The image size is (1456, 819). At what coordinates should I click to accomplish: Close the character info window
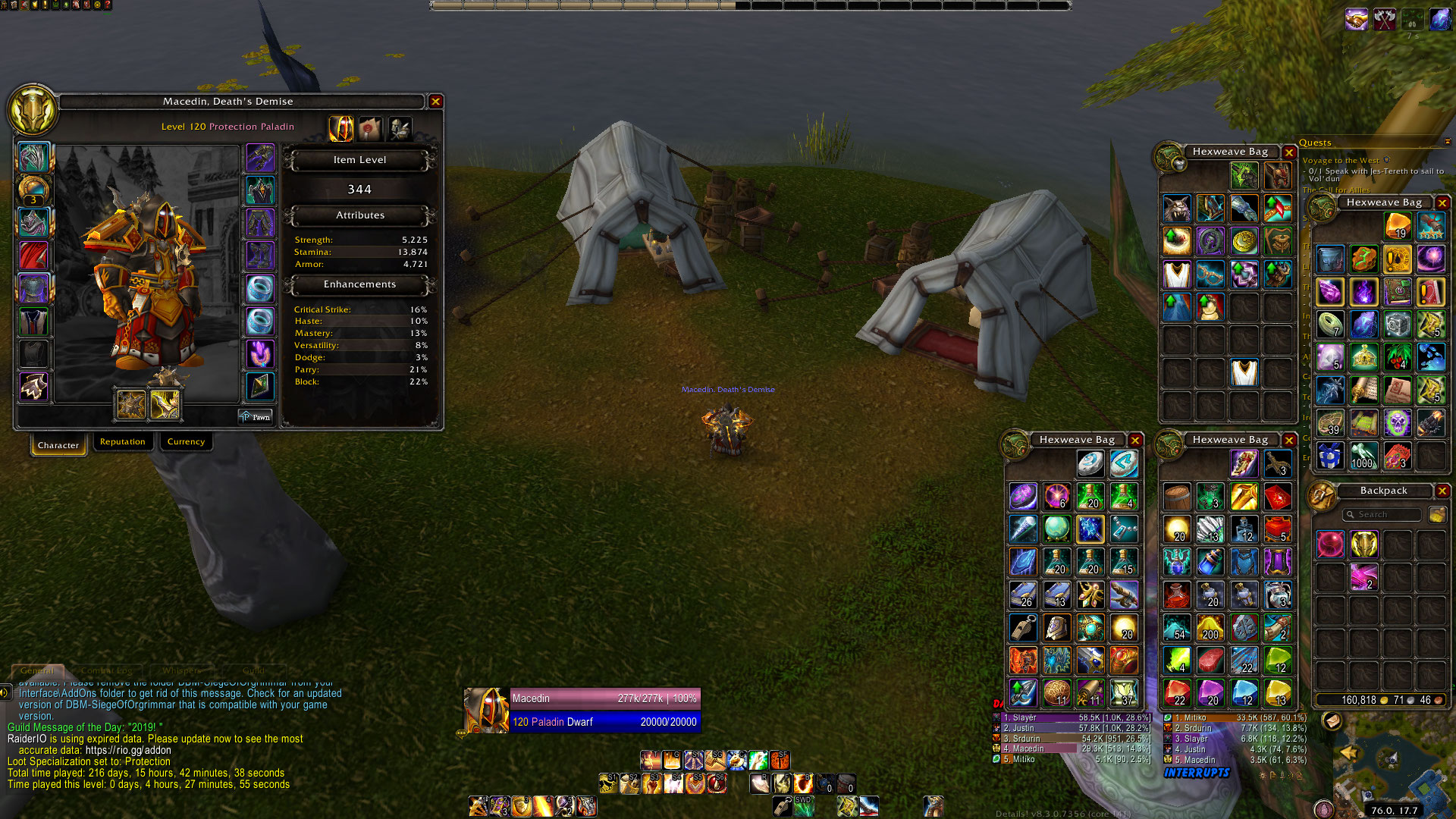pyautogui.click(x=435, y=101)
